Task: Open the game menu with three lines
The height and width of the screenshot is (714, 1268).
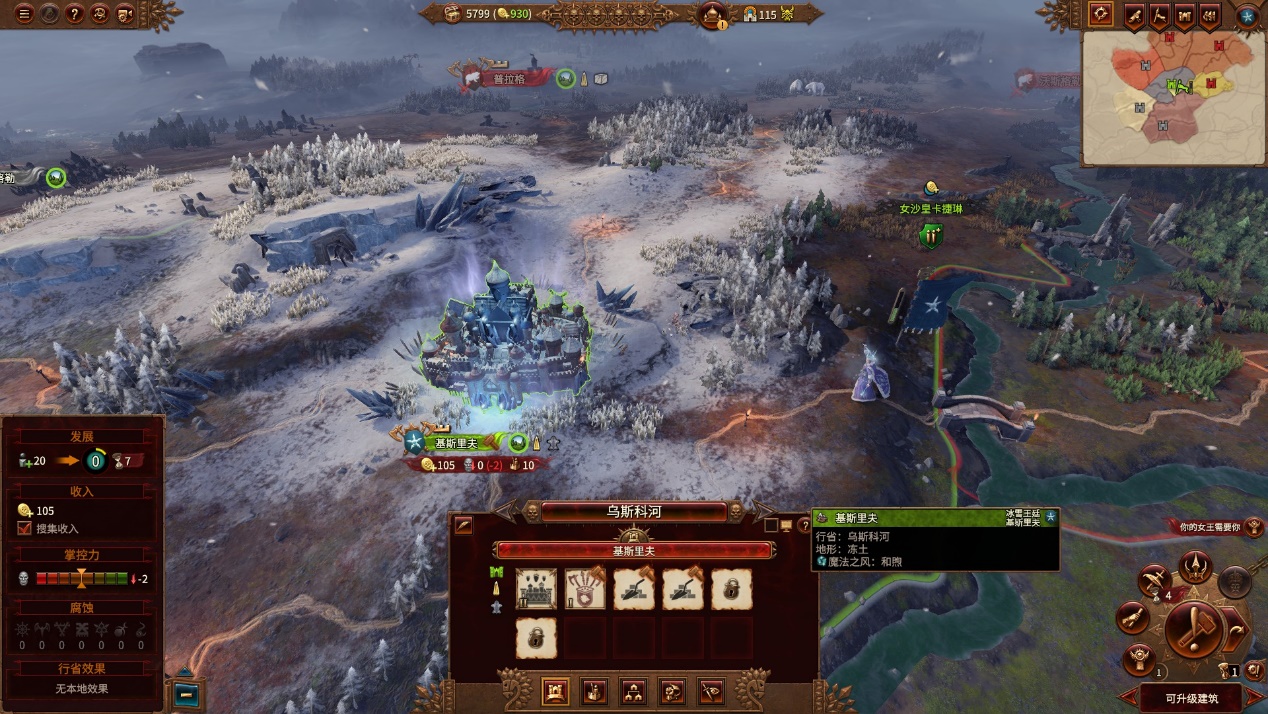Action: click(23, 14)
